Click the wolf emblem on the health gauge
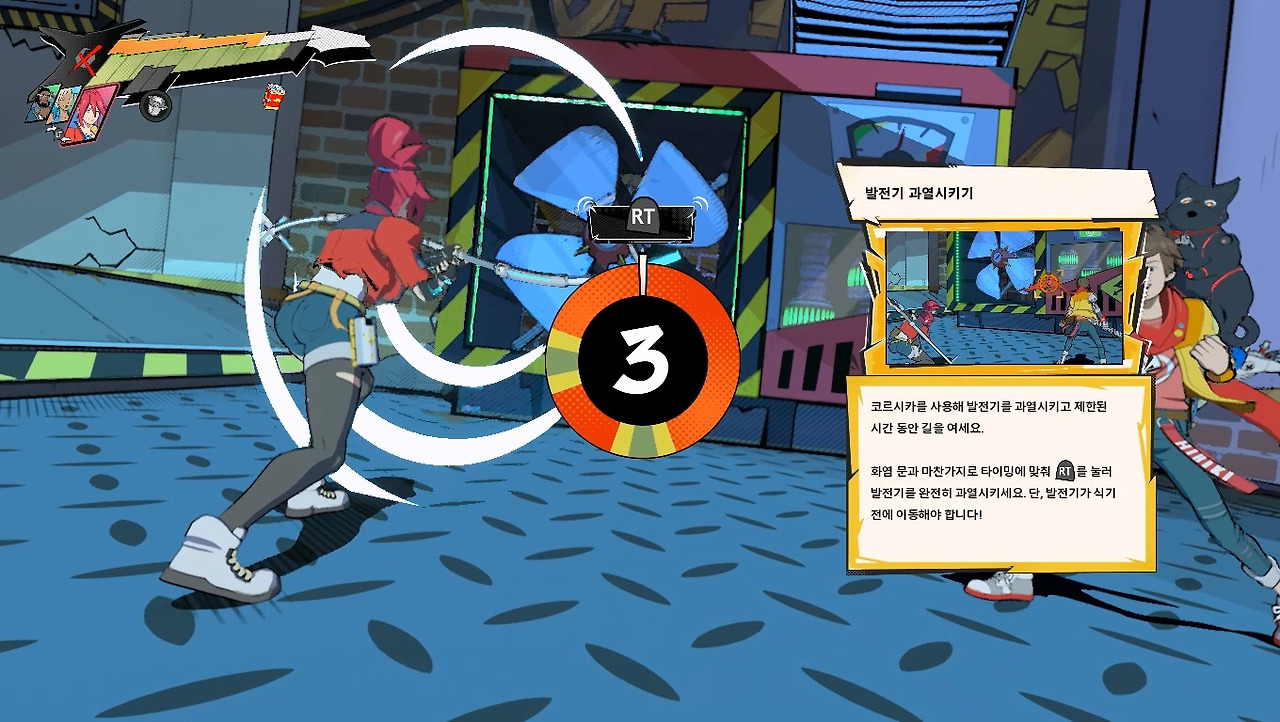The image size is (1280, 722). [x=155, y=105]
